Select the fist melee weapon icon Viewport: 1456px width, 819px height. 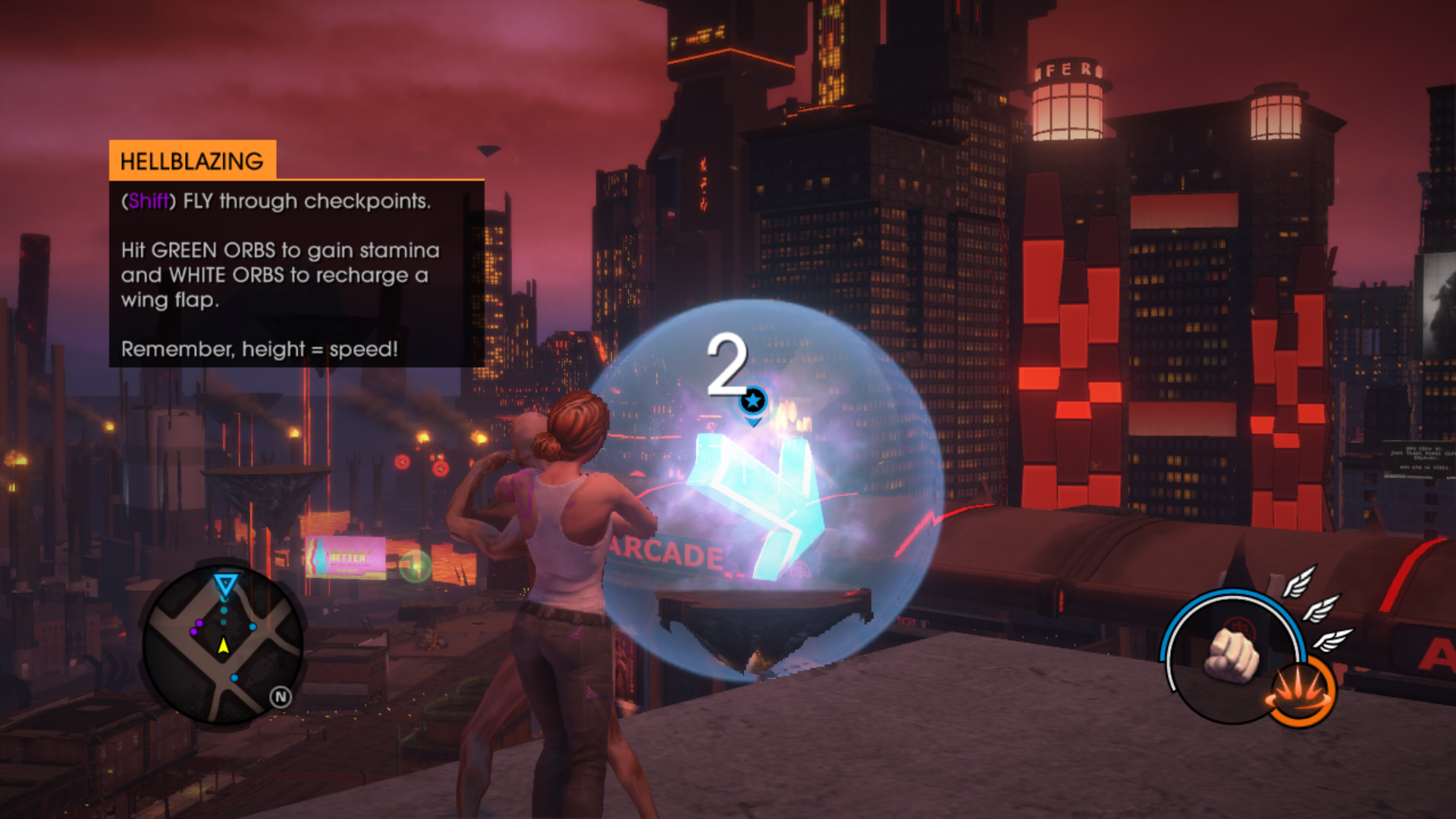point(1232,654)
